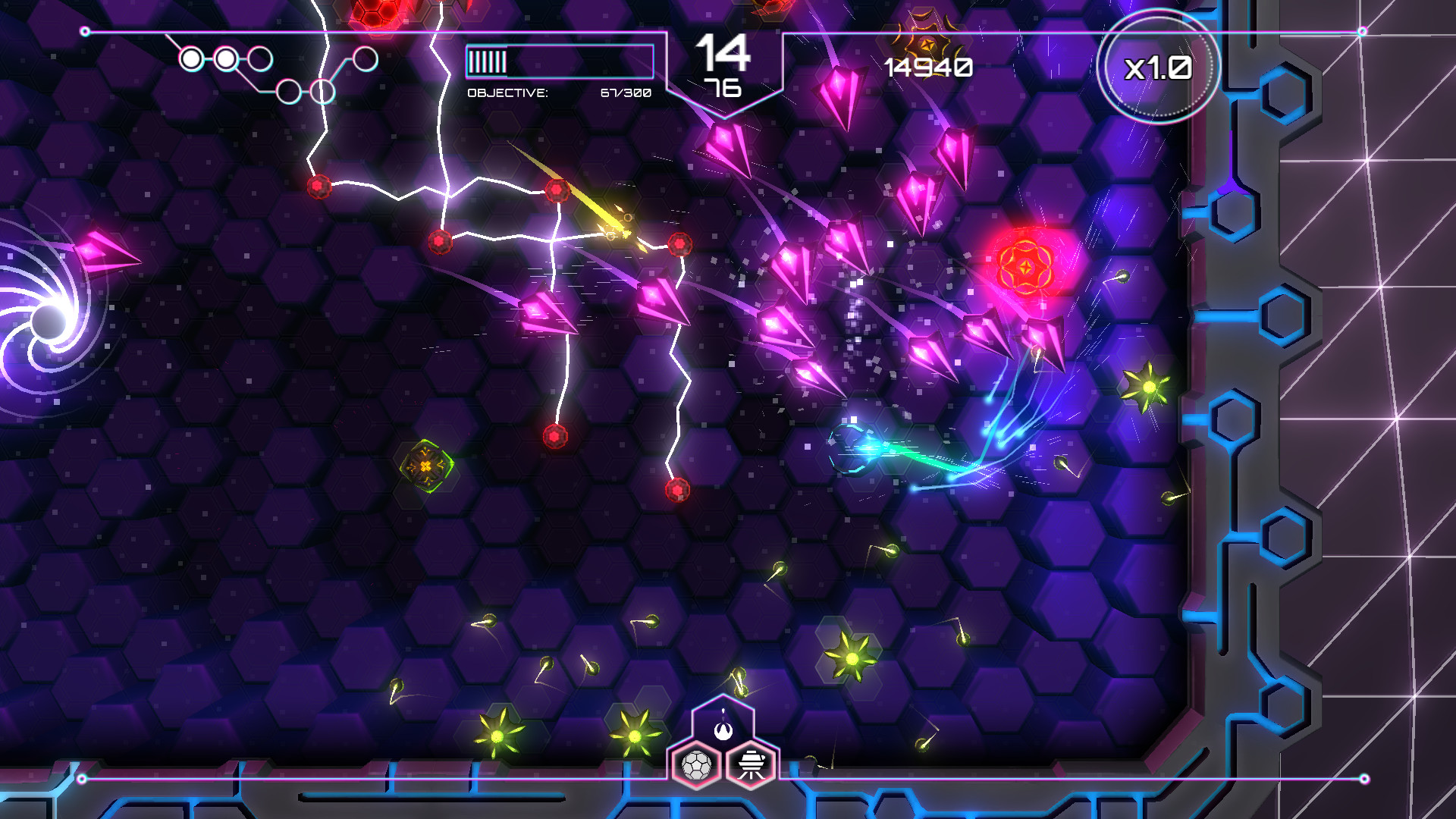The image size is (1456, 819).
Task: Click the yellow spiked gold enemy at top
Action: click(x=927, y=42)
